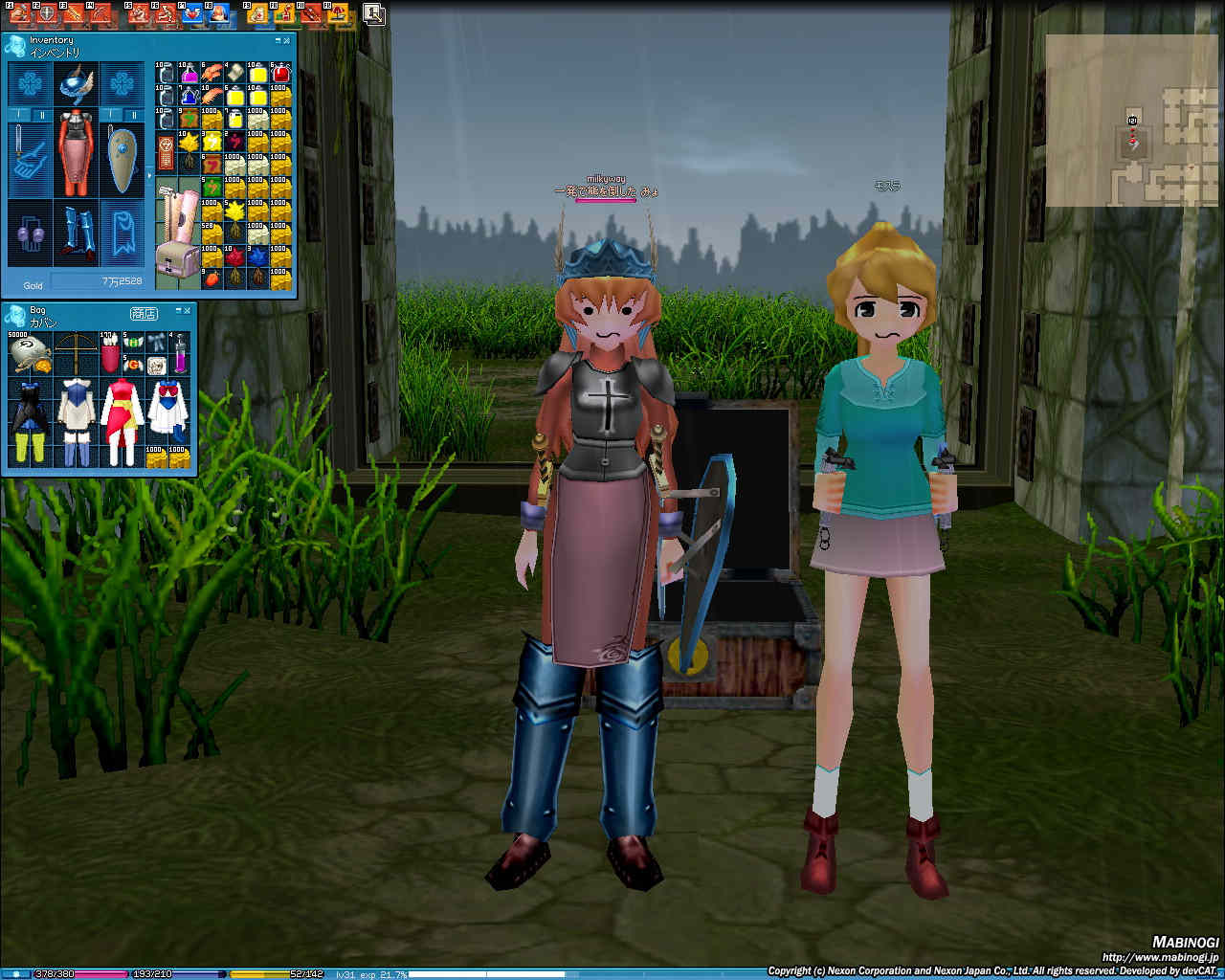Select the pink potion bottle in inventory
This screenshot has width=1225, height=980.
(189, 74)
